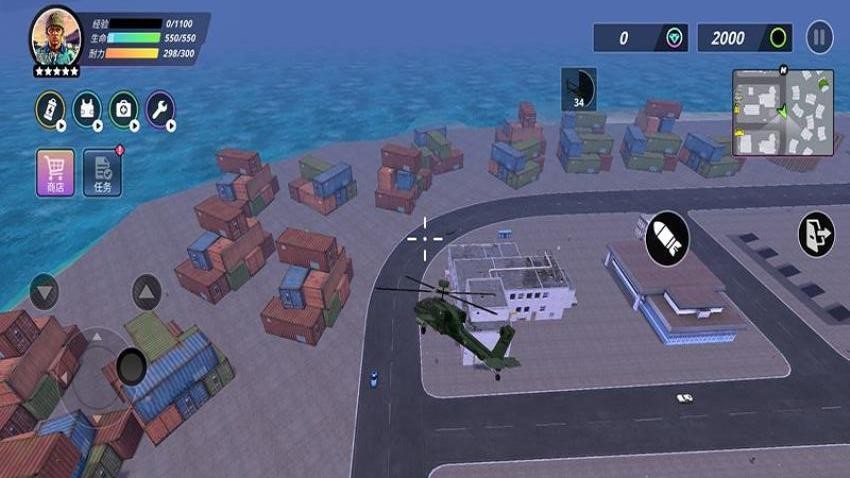850x478 pixels.
Task: Tap the soldier character portrait
Action: (x=56, y=36)
